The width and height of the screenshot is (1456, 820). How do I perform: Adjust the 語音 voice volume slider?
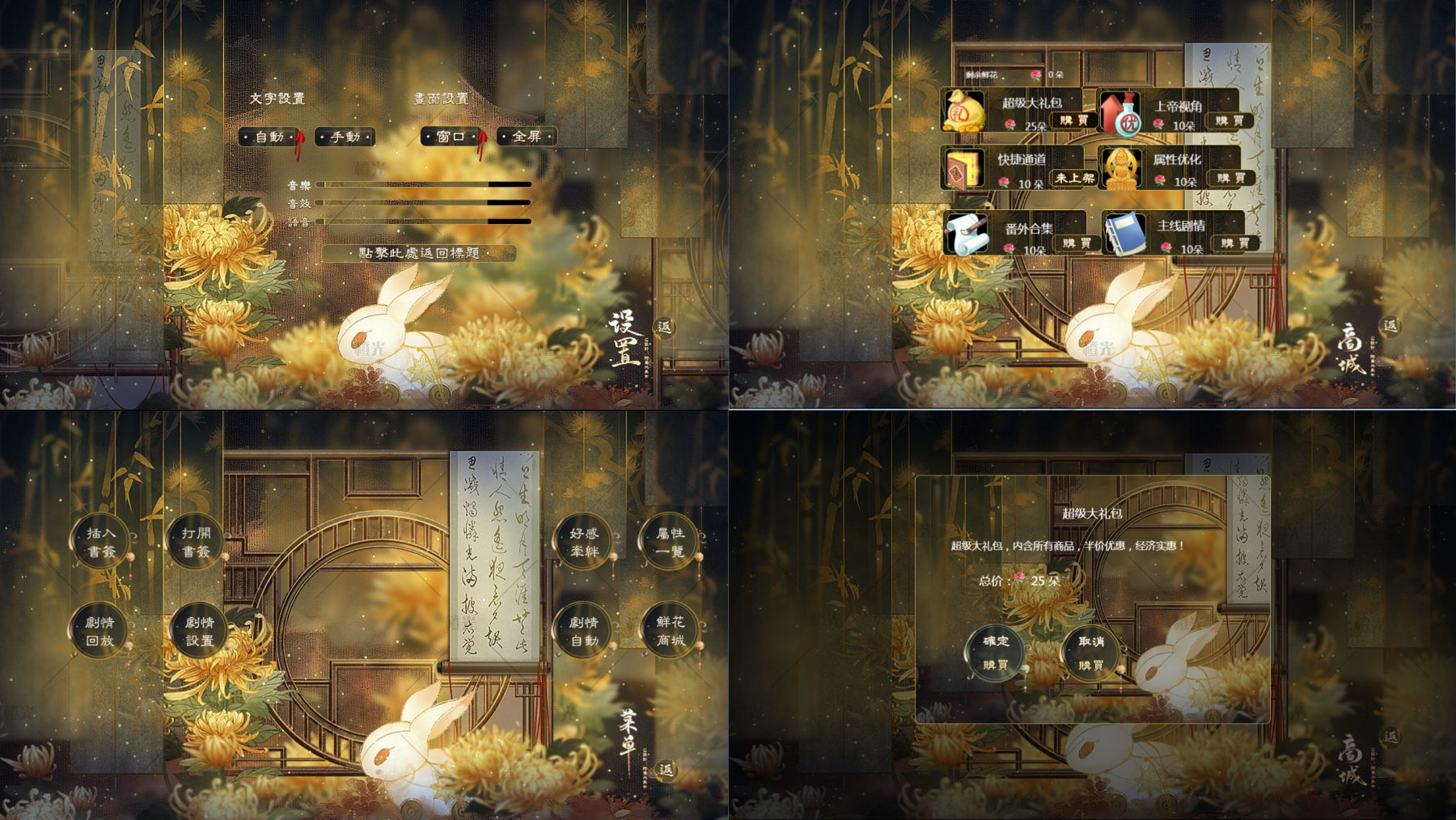click(424, 221)
